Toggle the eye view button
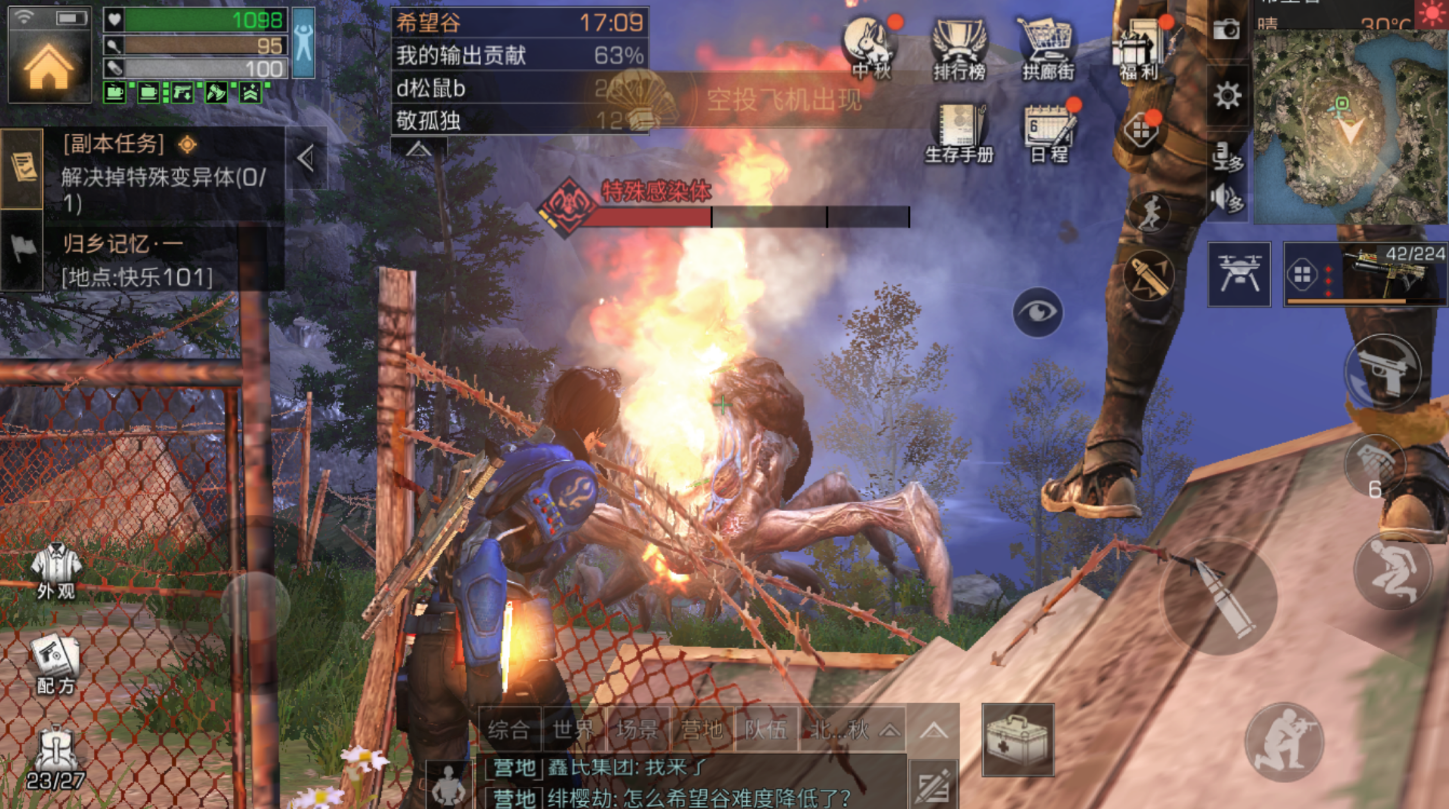The height and width of the screenshot is (809, 1449). (x=1037, y=313)
